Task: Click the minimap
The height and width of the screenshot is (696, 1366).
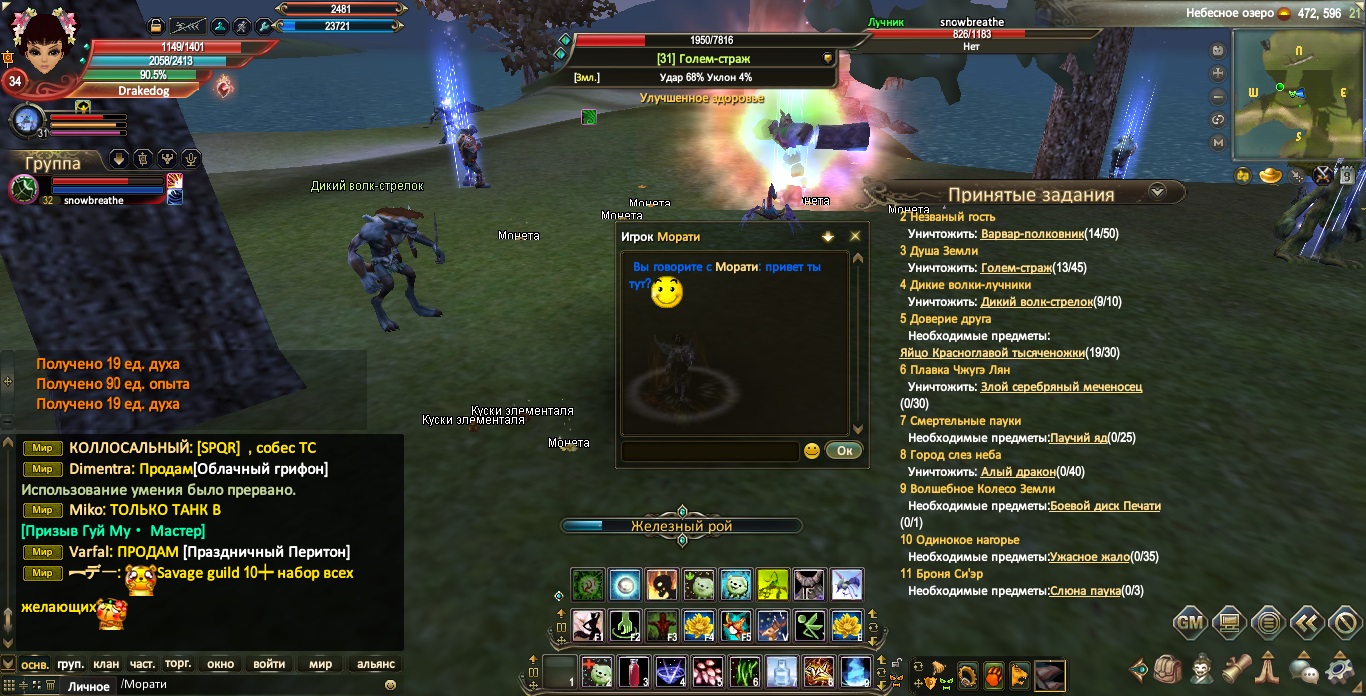Action: pyautogui.click(x=1292, y=93)
